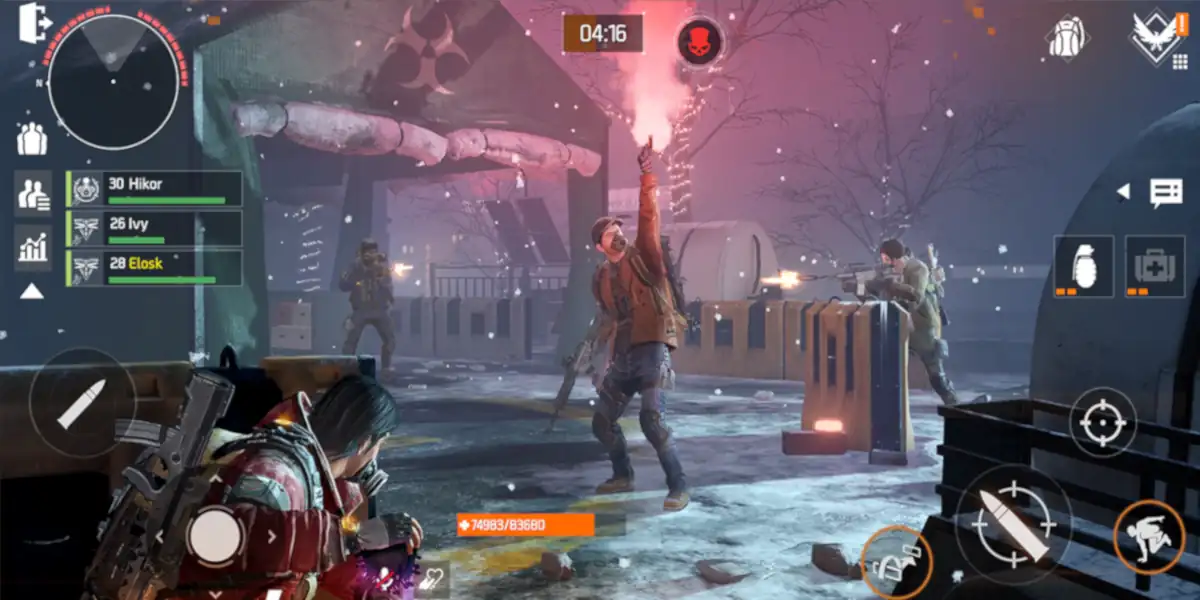Select teammate Elosk in squad list
Viewport: 1200px width, 600px height.
[155, 267]
